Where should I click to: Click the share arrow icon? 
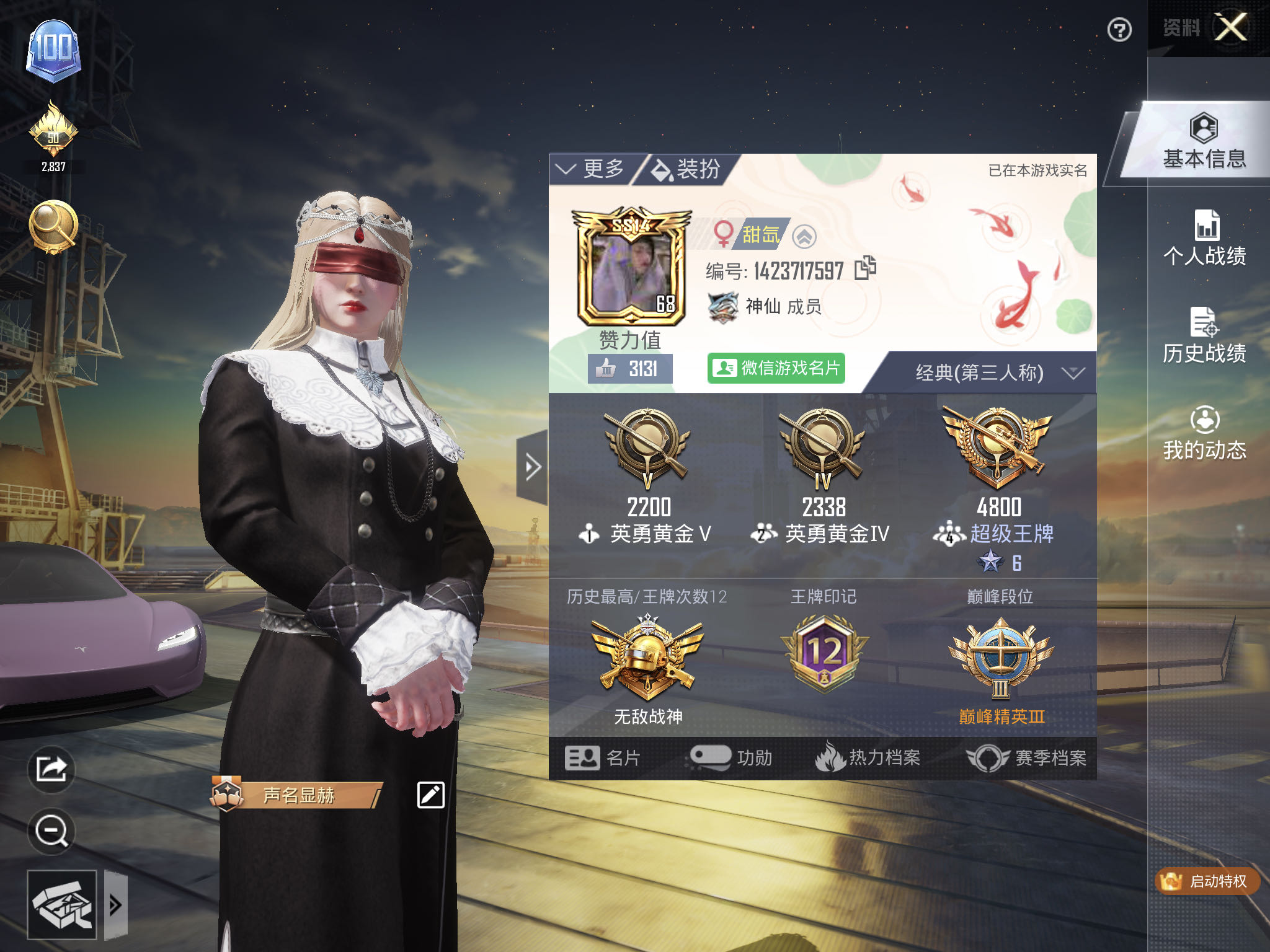point(51,769)
